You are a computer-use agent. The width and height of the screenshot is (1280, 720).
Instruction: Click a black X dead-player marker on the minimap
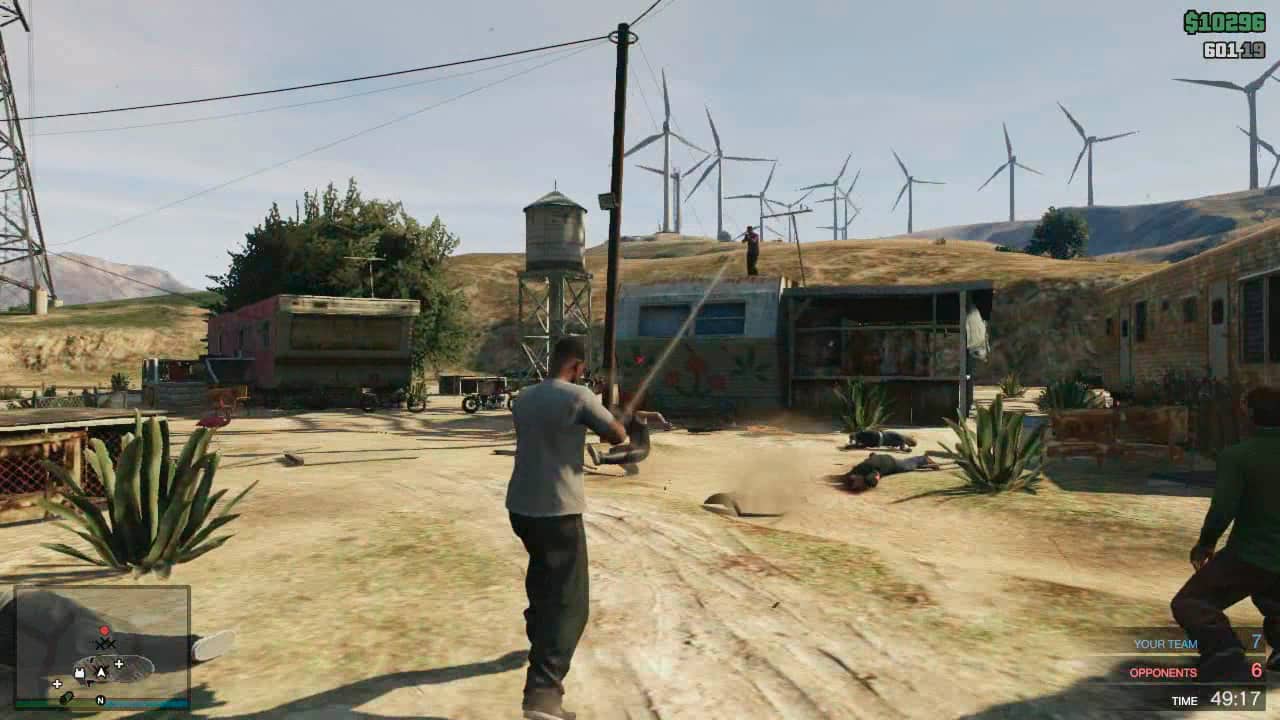[108, 644]
